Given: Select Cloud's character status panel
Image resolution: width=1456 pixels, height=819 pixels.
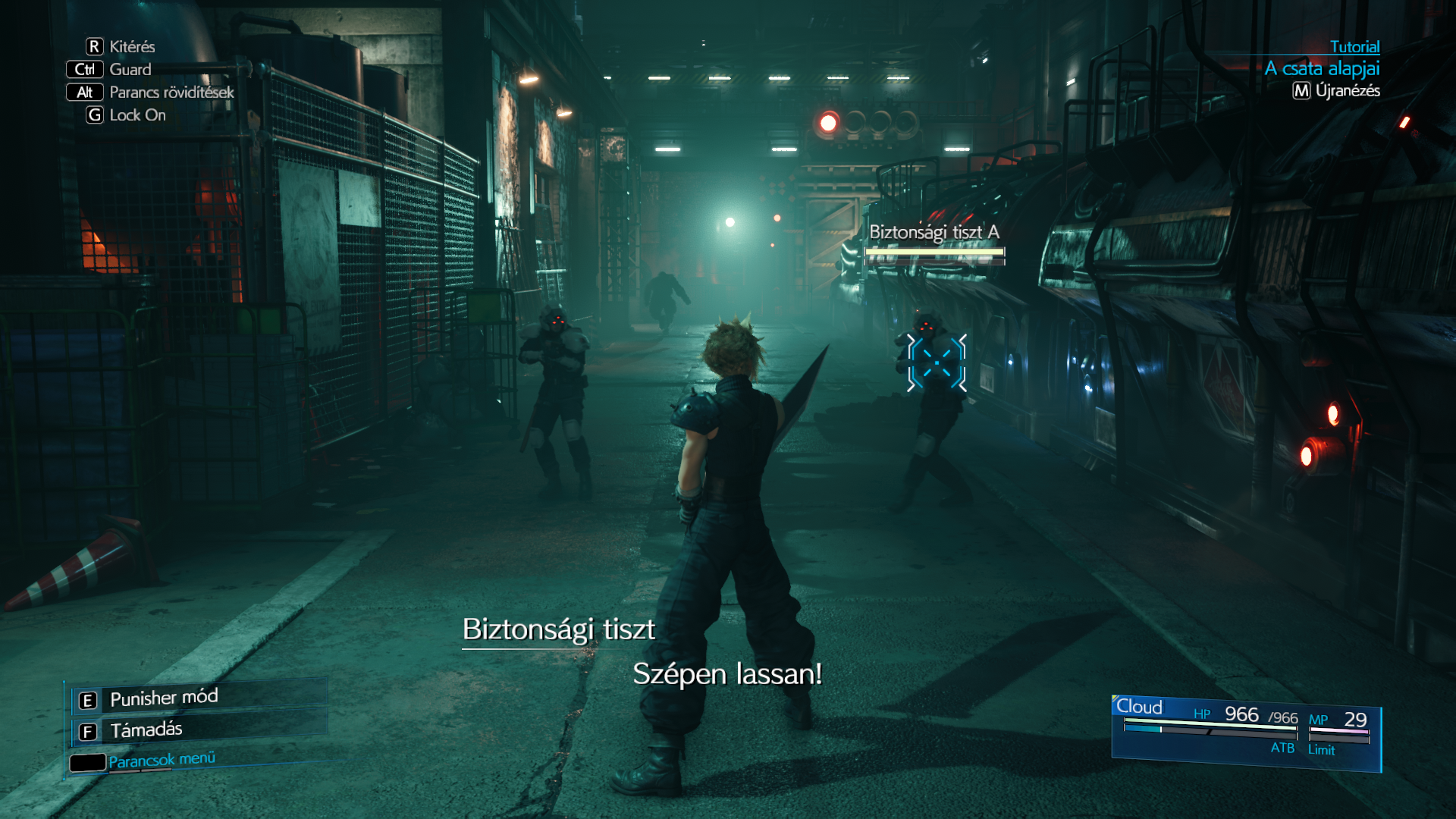Looking at the screenshot, I should [x=1246, y=732].
